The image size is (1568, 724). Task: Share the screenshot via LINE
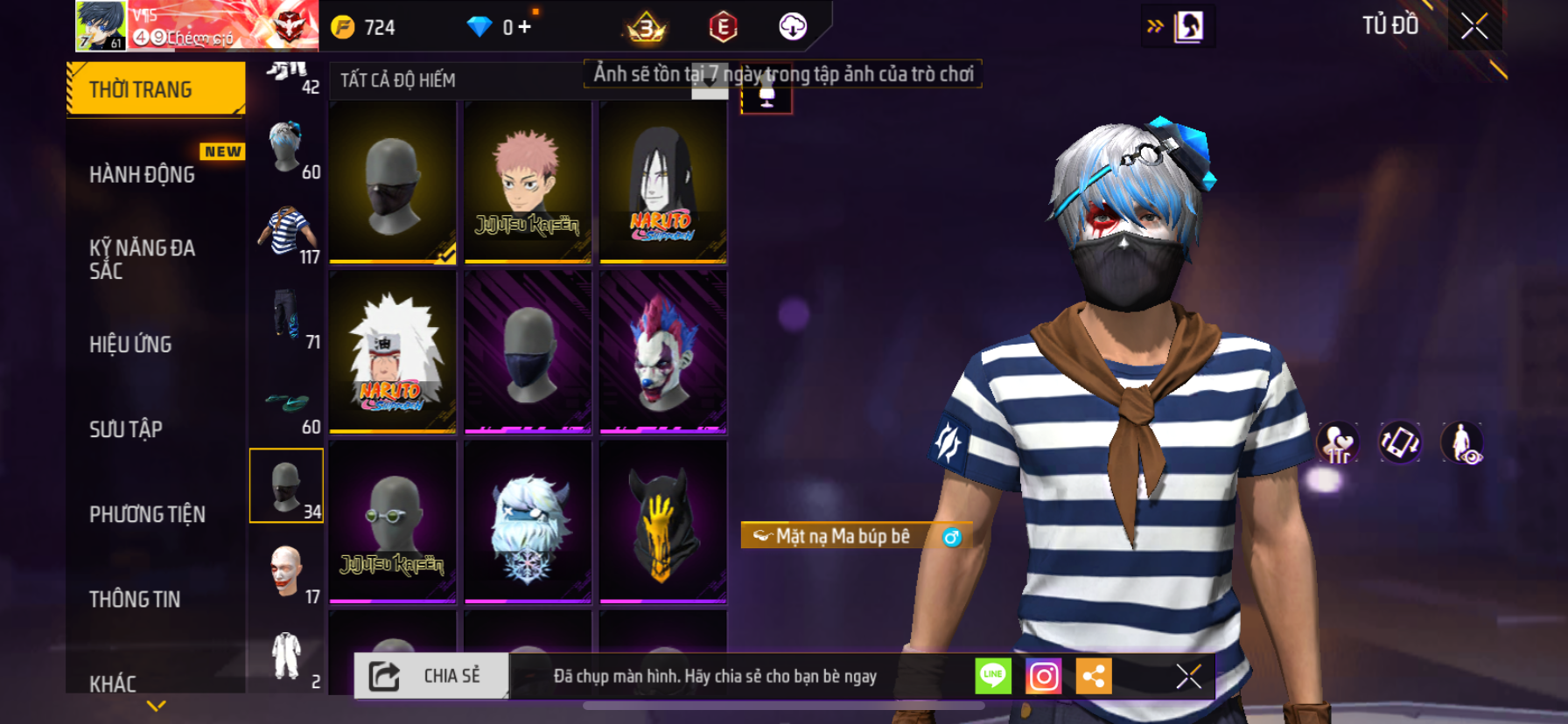[x=993, y=676]
